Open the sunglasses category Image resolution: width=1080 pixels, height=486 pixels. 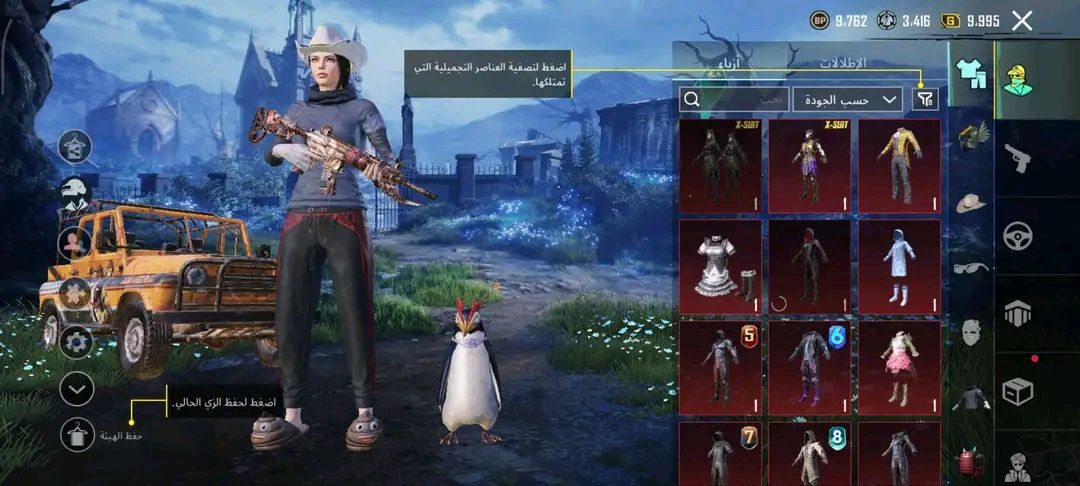(x=970, y=267)
